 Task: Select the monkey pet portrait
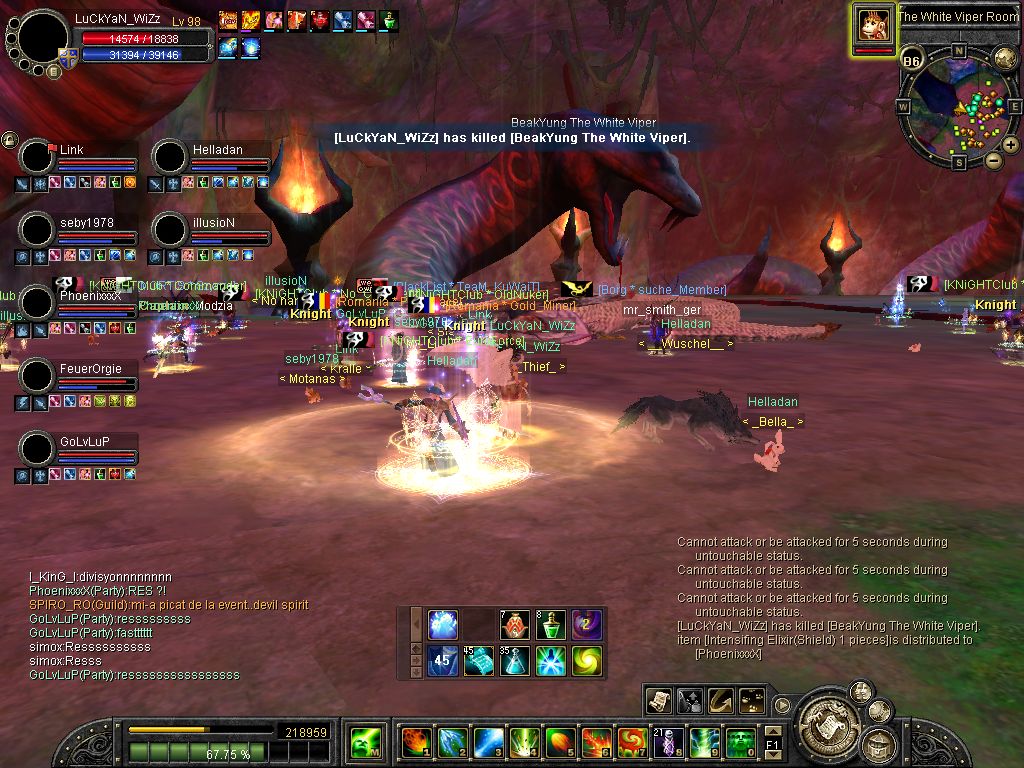(x=874, y=26)
